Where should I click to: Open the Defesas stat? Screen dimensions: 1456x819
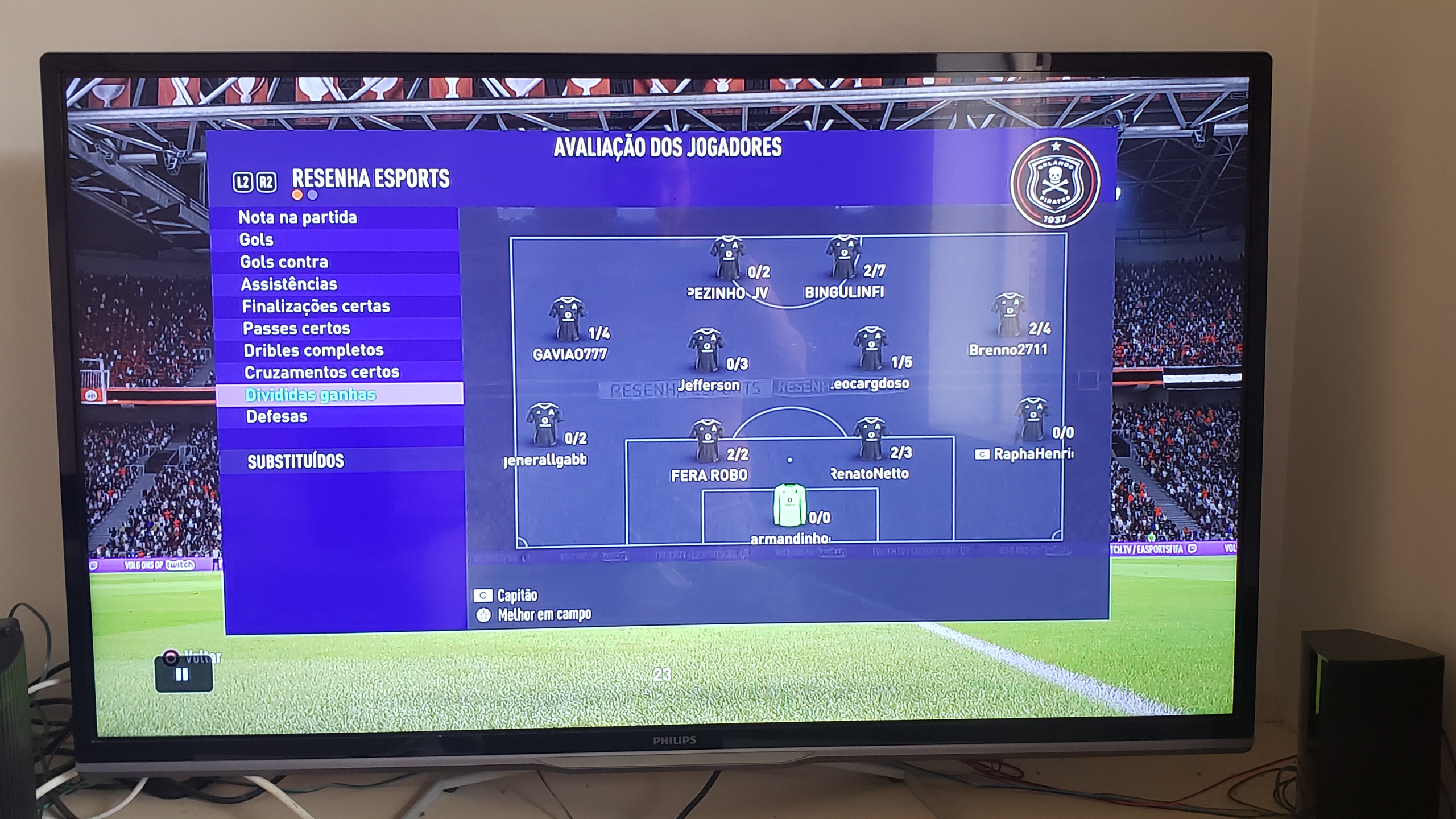pyautogui.click(x=276, y=416)
